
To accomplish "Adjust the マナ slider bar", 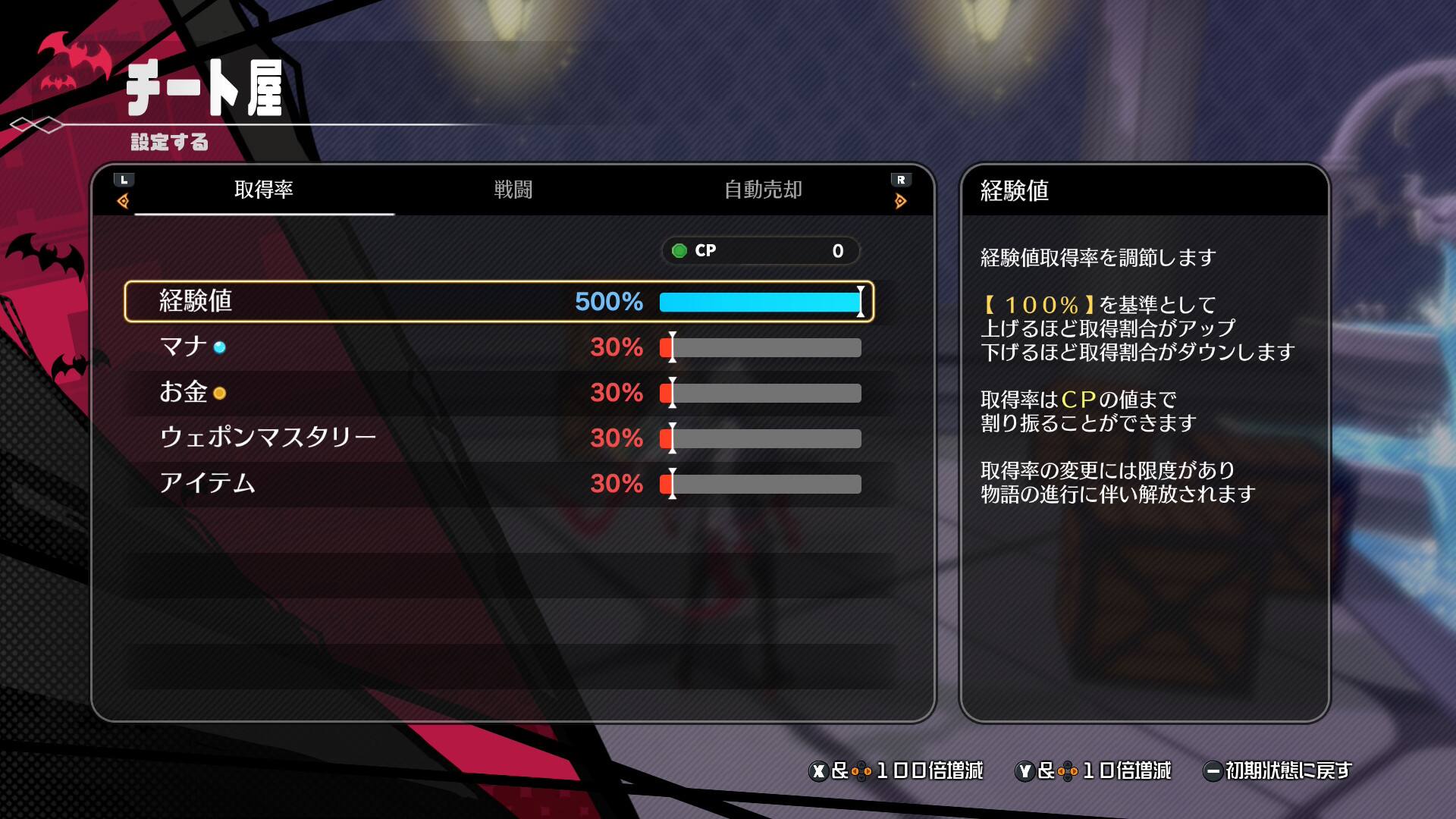I will (760, 347).
